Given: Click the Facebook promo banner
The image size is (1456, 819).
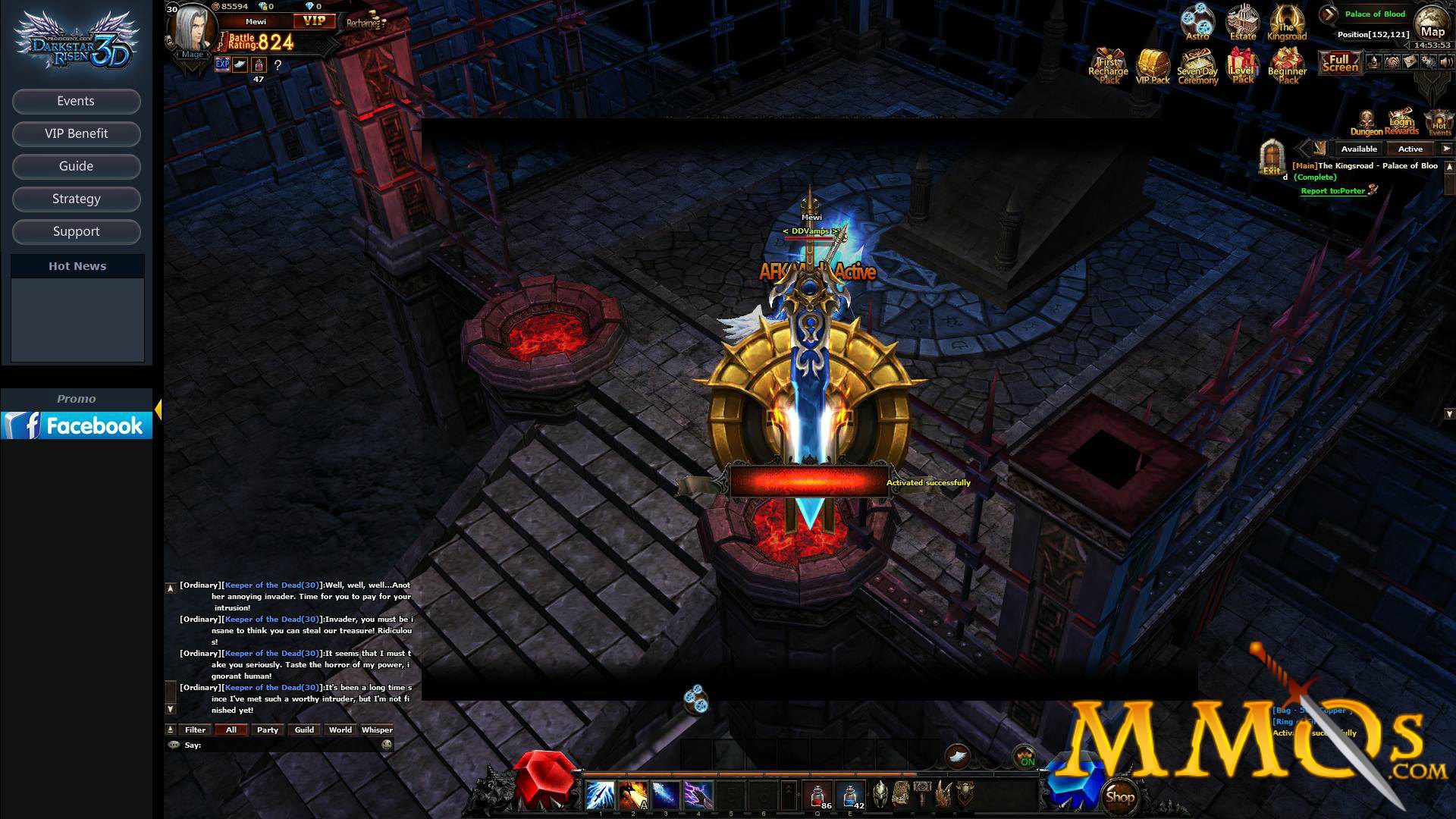Looking at the screenshot, I should click(x=77, y=425).
